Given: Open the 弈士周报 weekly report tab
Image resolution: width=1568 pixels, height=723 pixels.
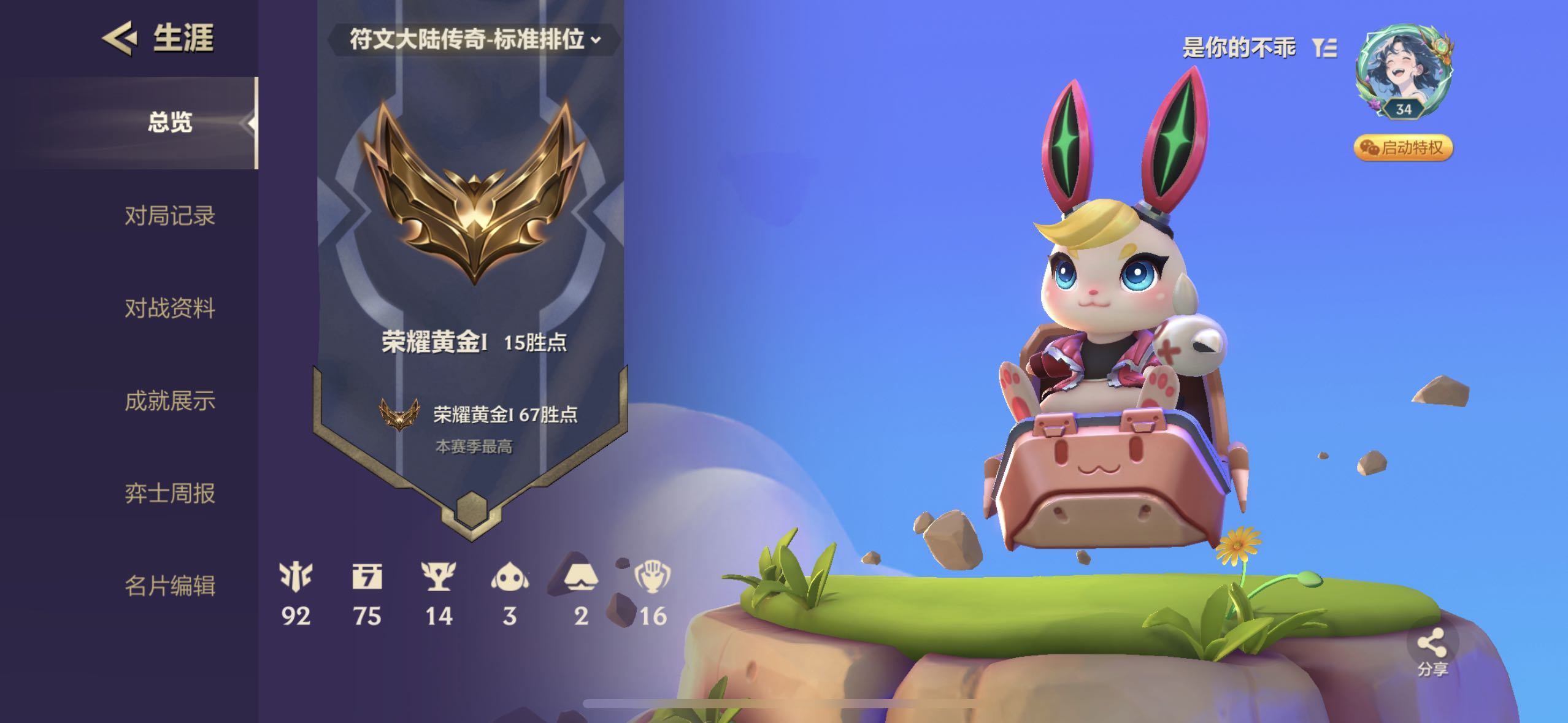Looking at the screenshot, I should 170,493.
